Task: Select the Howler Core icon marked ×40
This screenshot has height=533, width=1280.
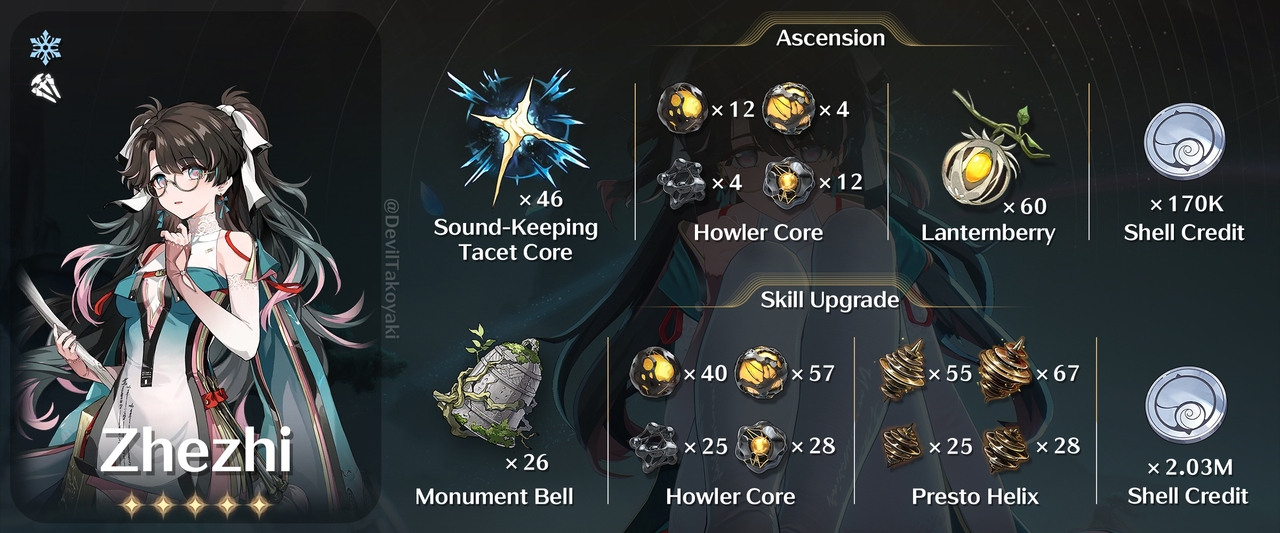Action: pos(653,374)
